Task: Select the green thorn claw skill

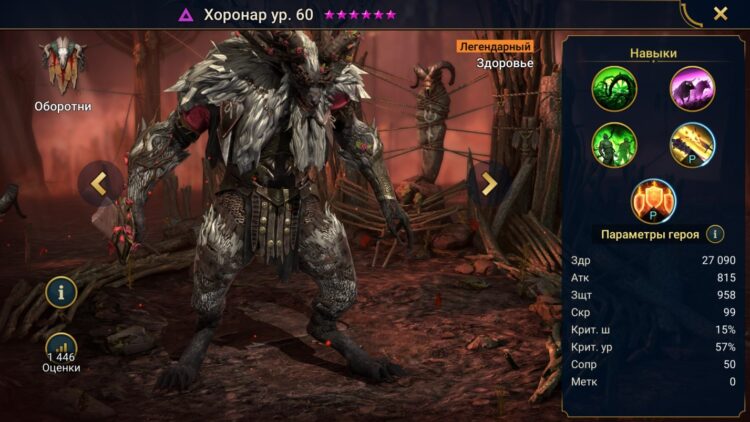Action: click(x=614, y=89)
